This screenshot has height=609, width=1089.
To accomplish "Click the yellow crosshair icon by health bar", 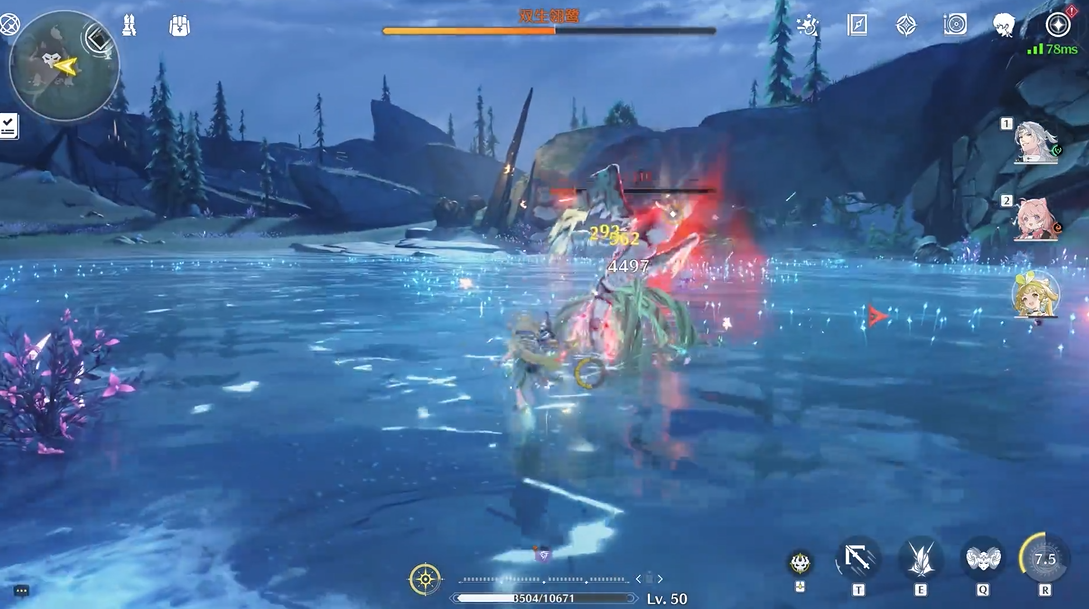I will [x=425, y=579].
